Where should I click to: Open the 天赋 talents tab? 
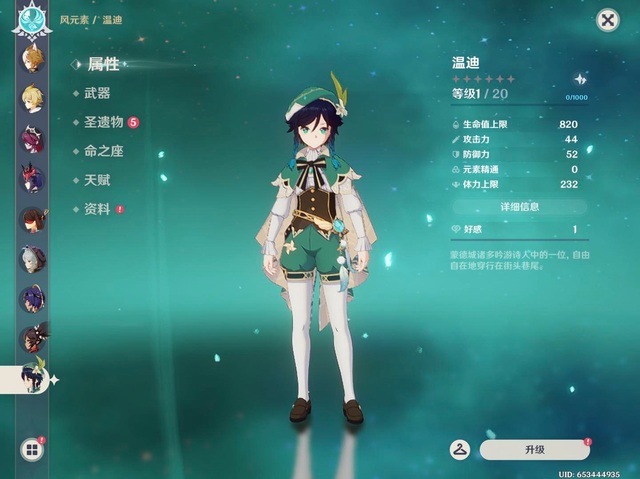click(x=97, y=180)
